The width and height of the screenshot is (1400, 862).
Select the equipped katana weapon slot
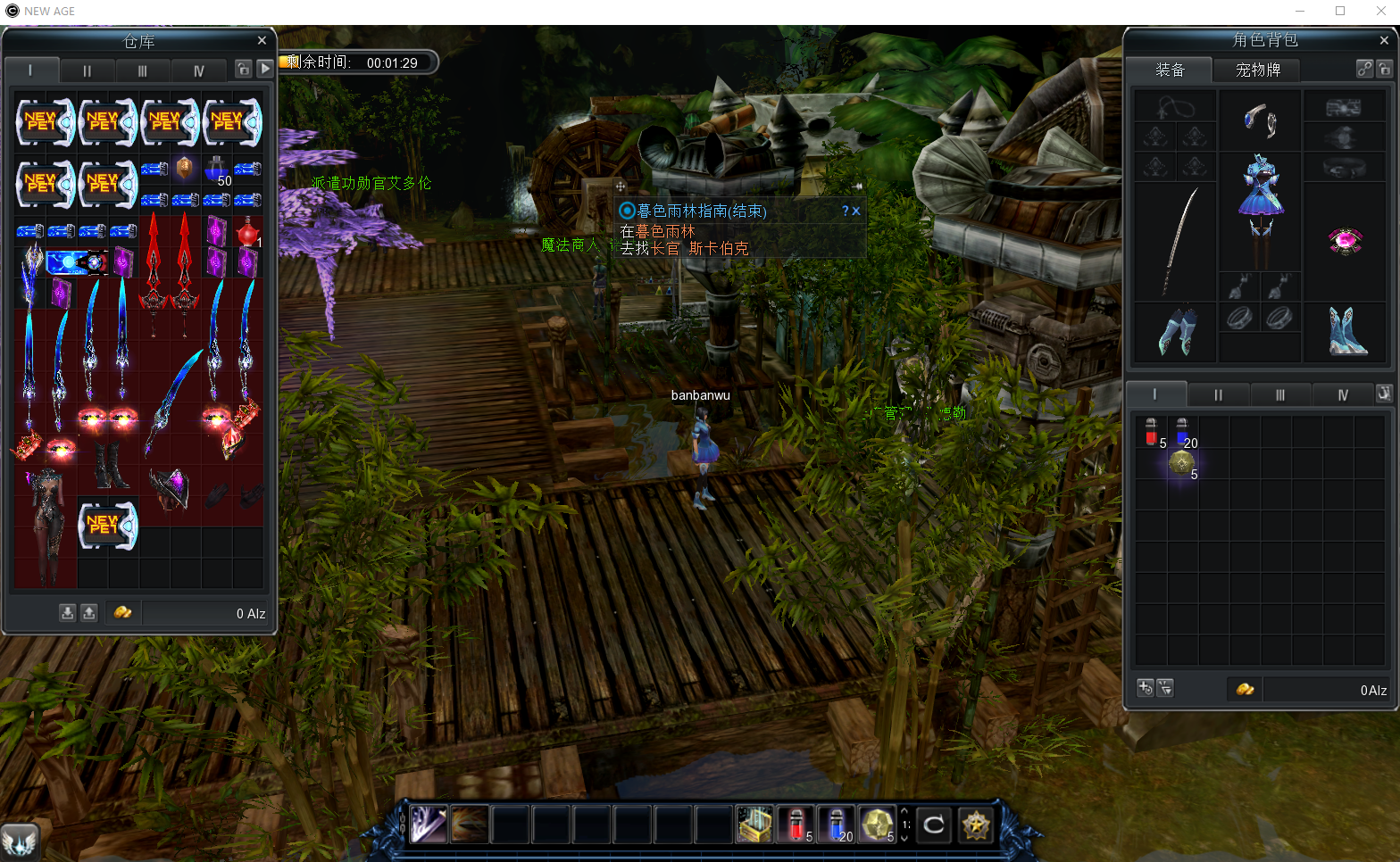click(x=1177, y=241)
